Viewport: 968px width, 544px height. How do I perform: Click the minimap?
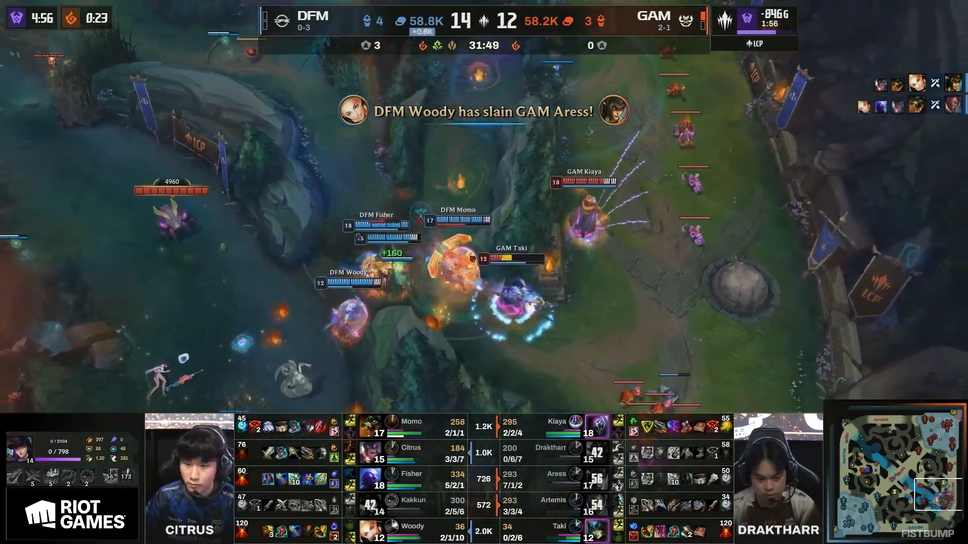tap(894, 472)
